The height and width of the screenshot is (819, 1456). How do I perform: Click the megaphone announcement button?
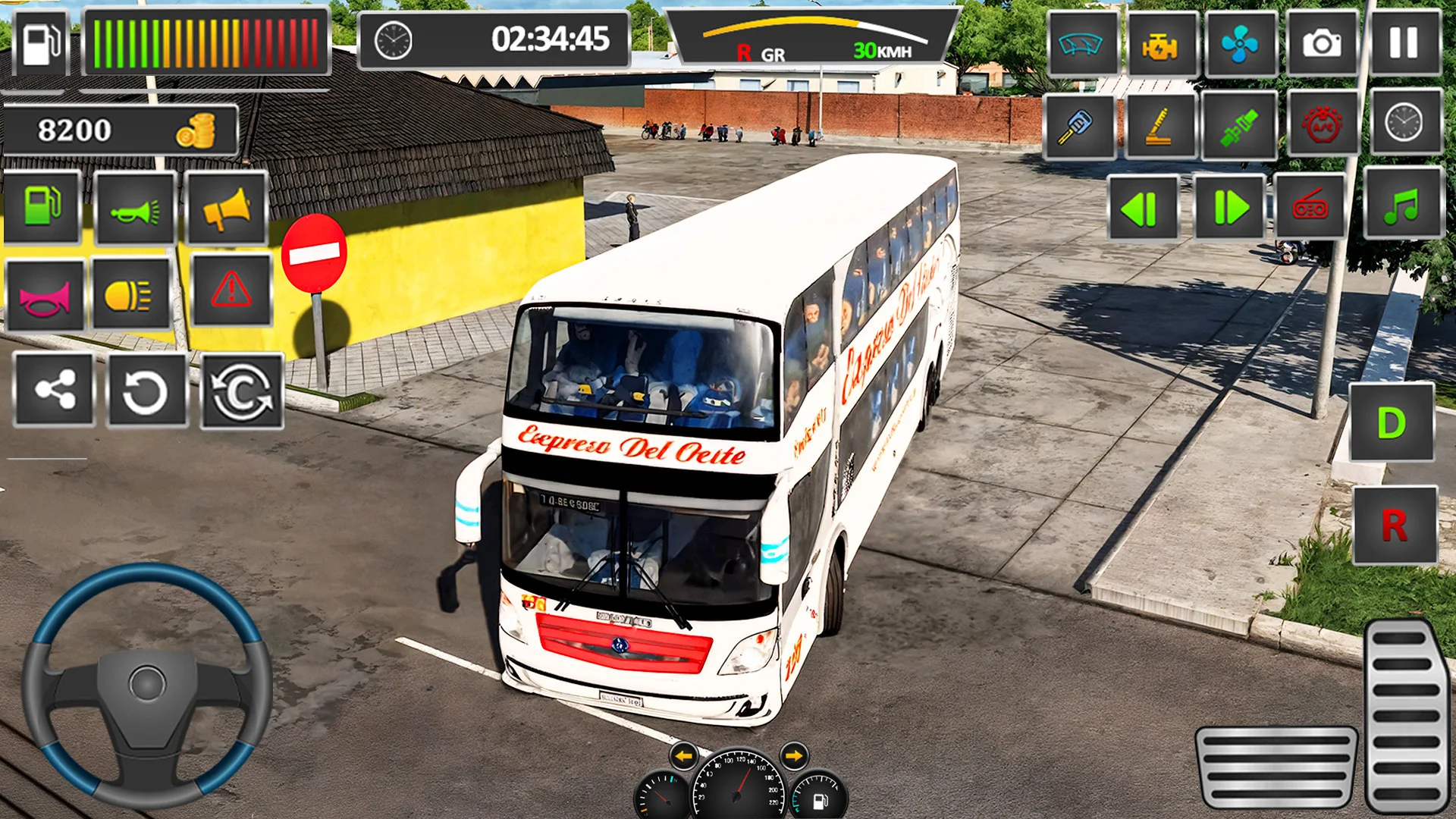[226, 209]
